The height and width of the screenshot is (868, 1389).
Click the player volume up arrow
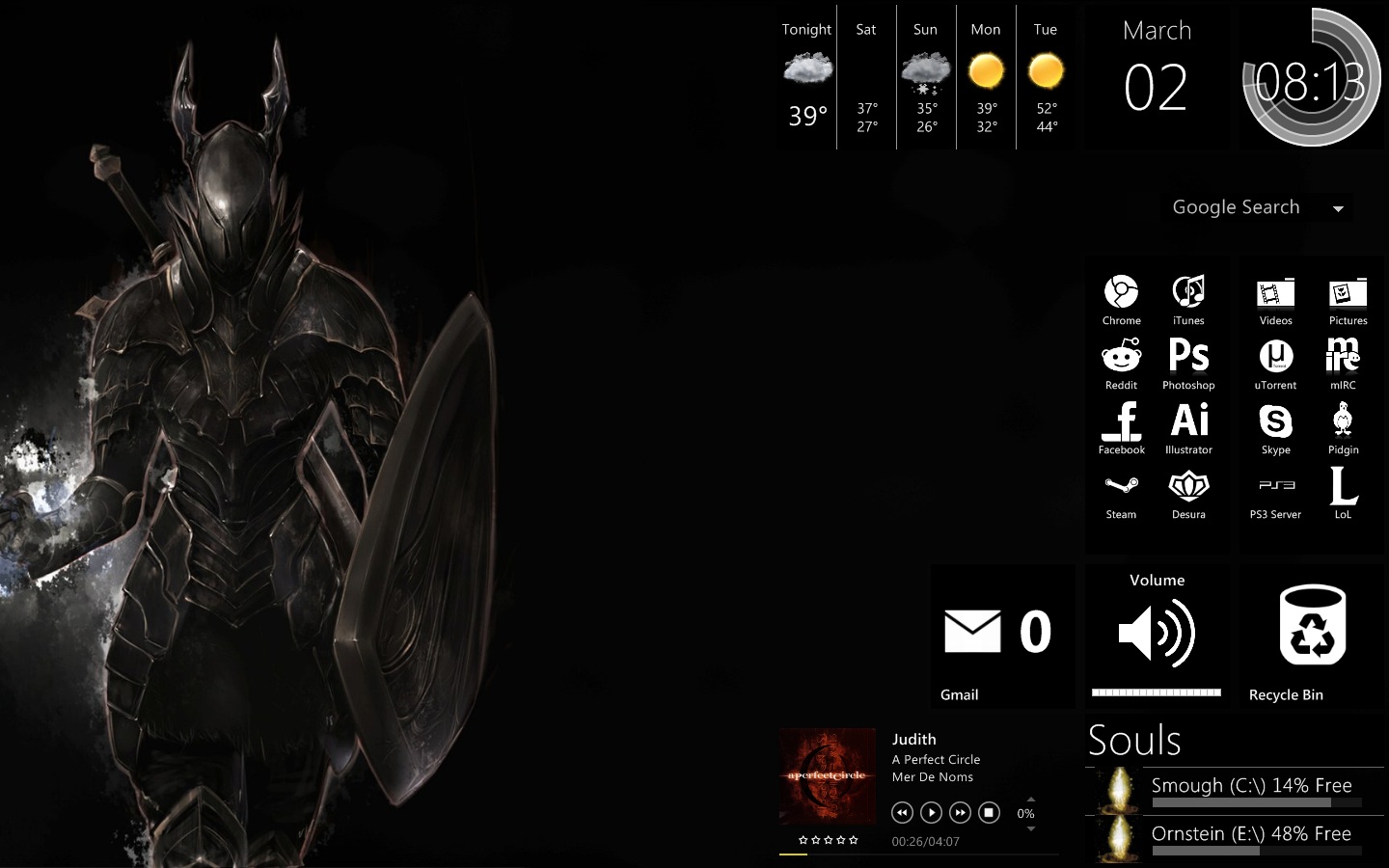tap(1031, 800)
